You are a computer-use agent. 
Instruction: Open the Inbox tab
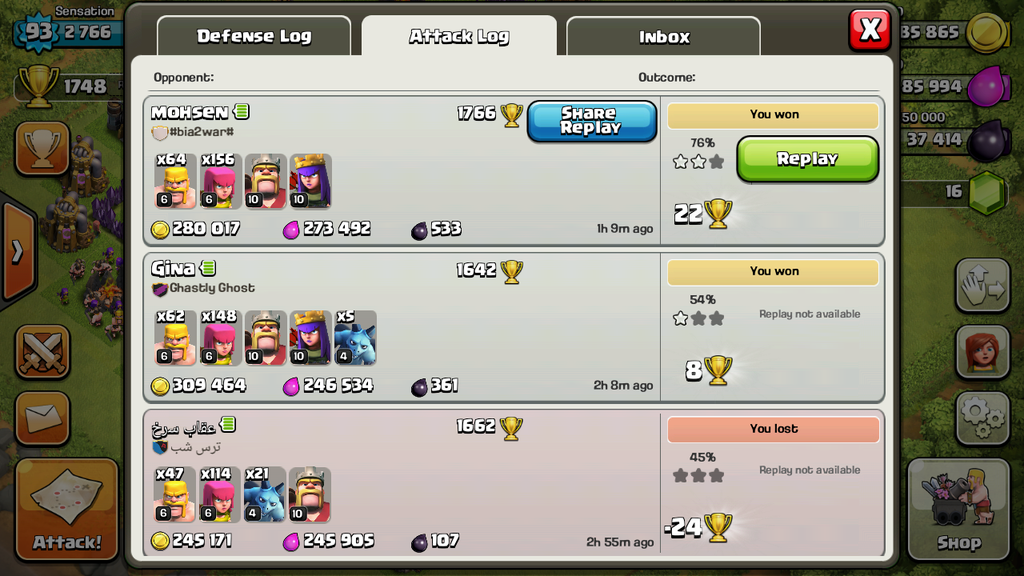click(x=664, y=37)
